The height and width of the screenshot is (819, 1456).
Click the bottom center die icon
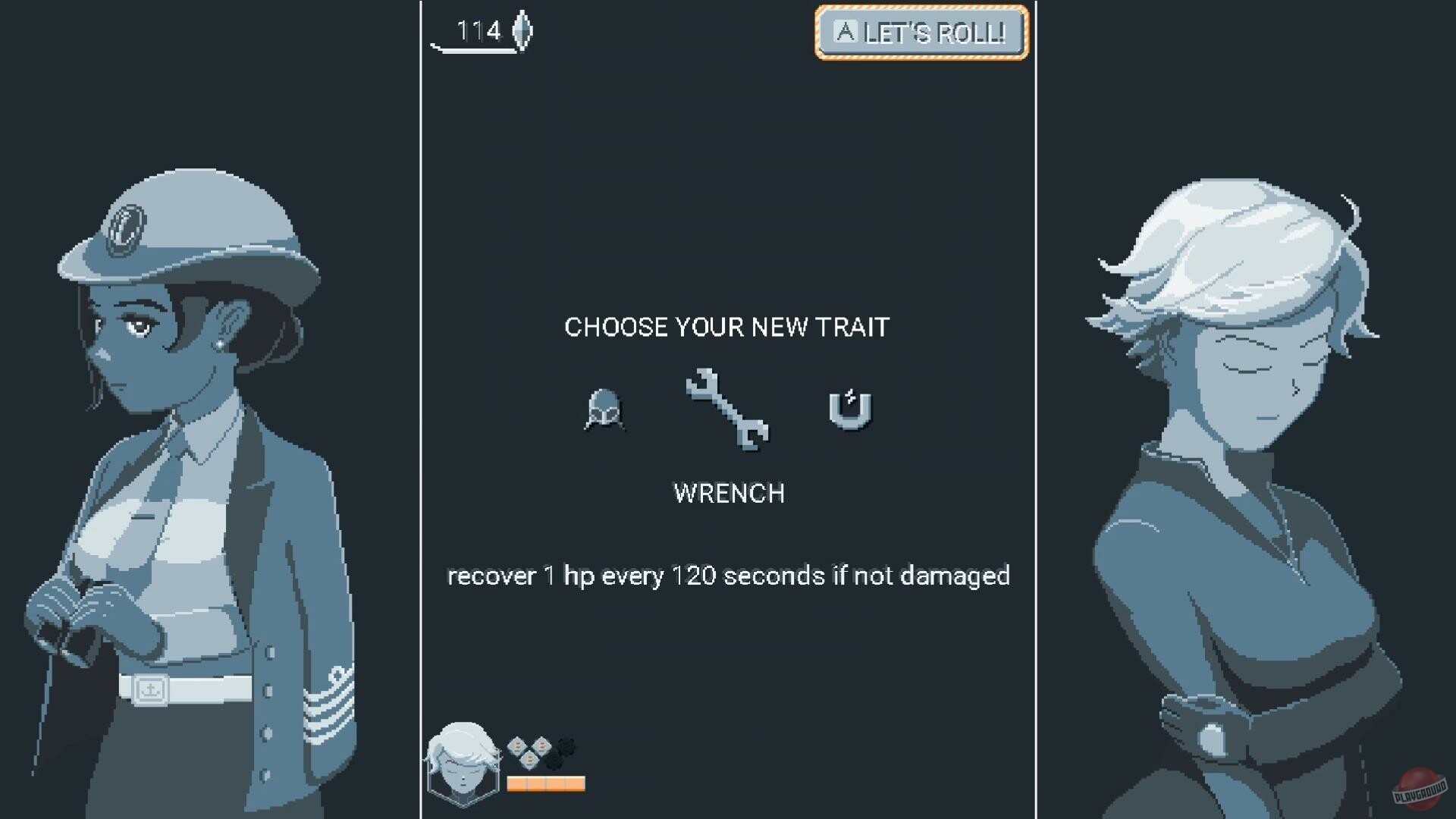(x=531, y=761)
